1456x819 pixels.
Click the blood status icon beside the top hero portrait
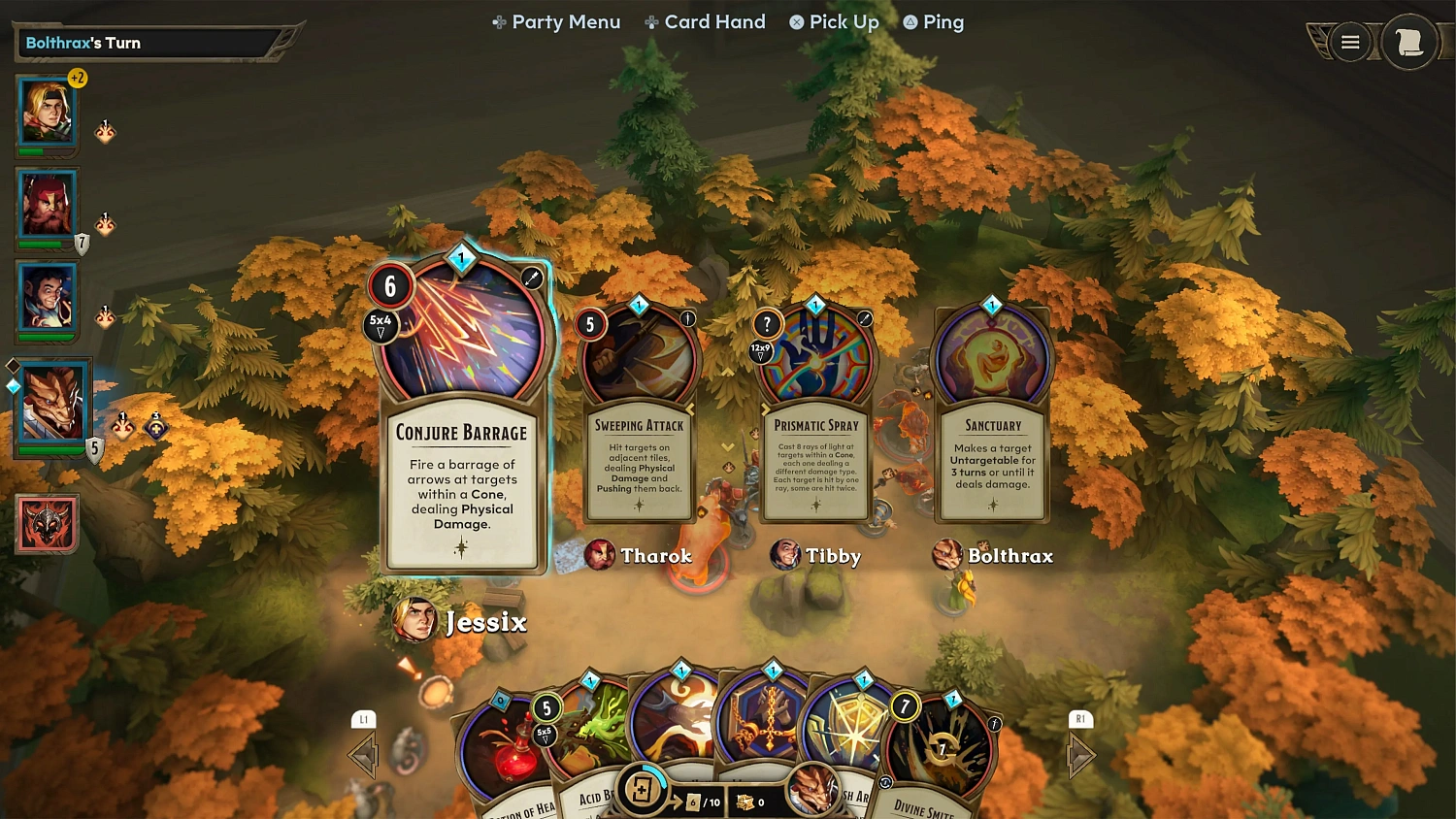click(x=104, y=131)
